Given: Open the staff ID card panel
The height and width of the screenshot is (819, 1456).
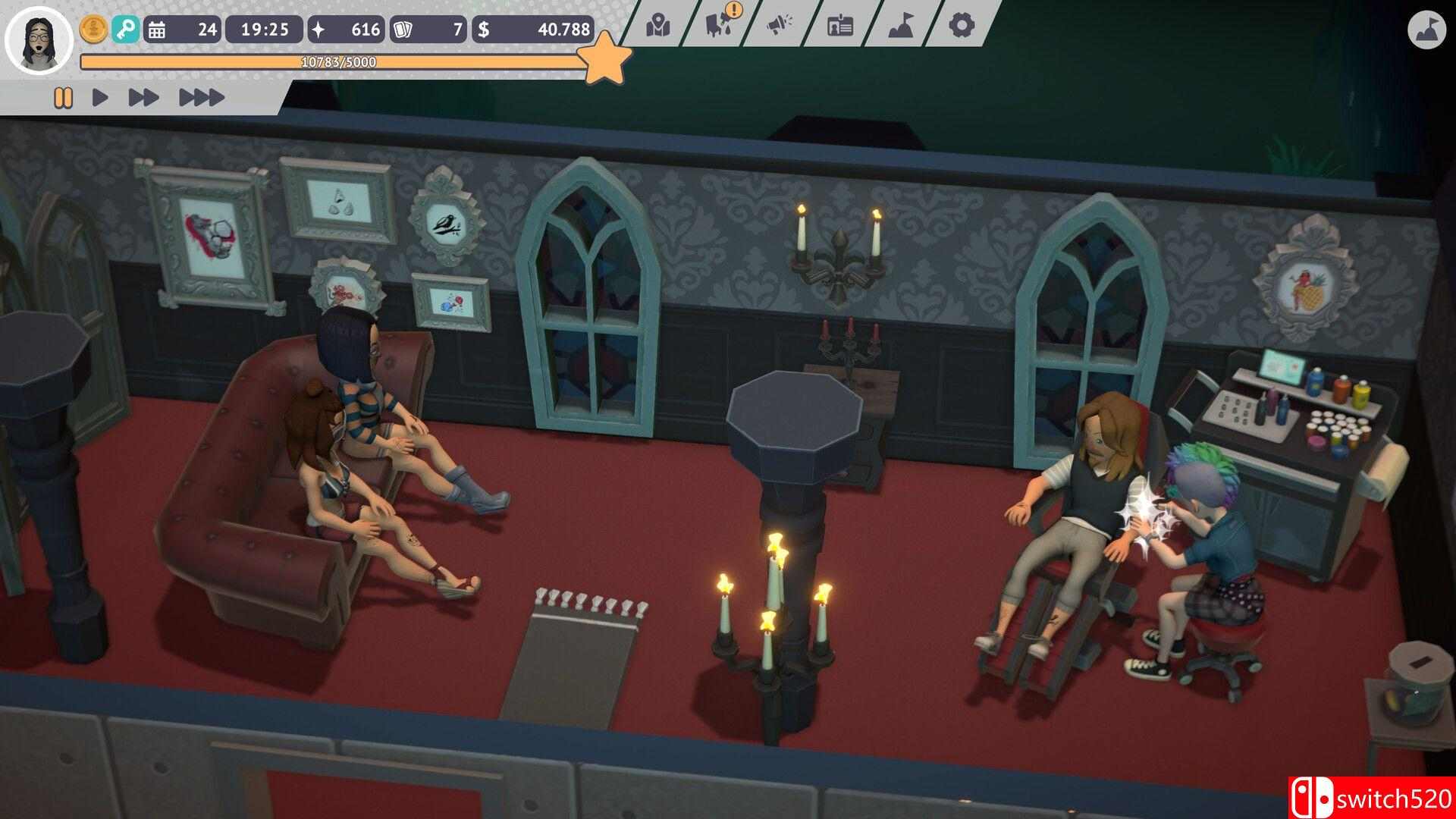Looking at the screenshot, I should [840, 24].
